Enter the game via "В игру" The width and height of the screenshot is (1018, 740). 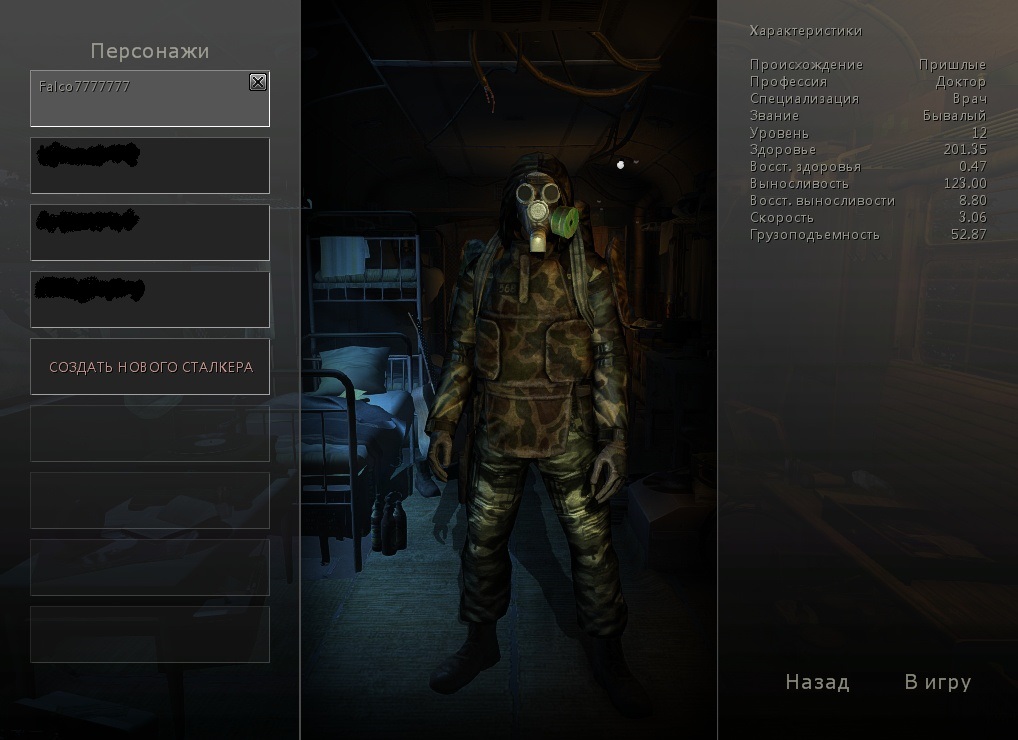point(937,682)
